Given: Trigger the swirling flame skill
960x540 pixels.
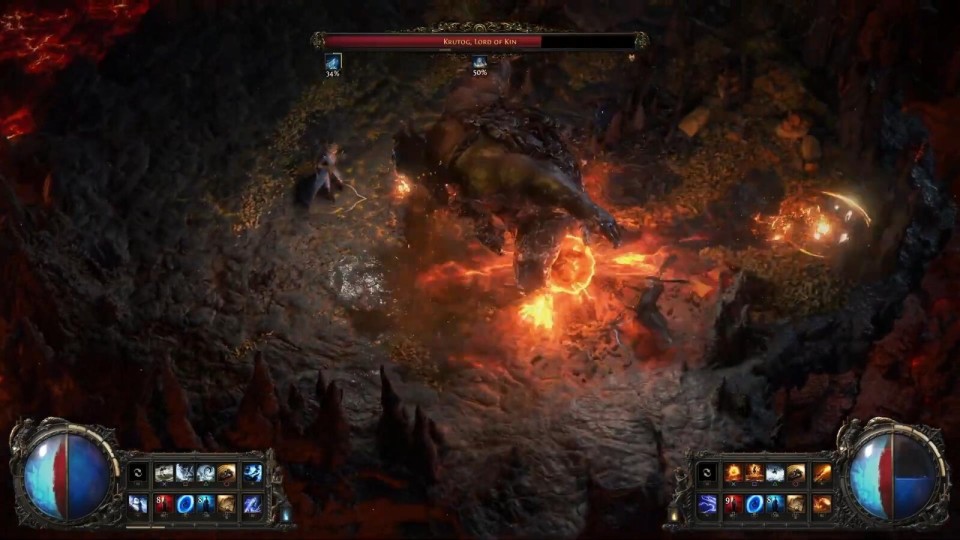Looking at the screenshot, I should (x=822, y=503).
